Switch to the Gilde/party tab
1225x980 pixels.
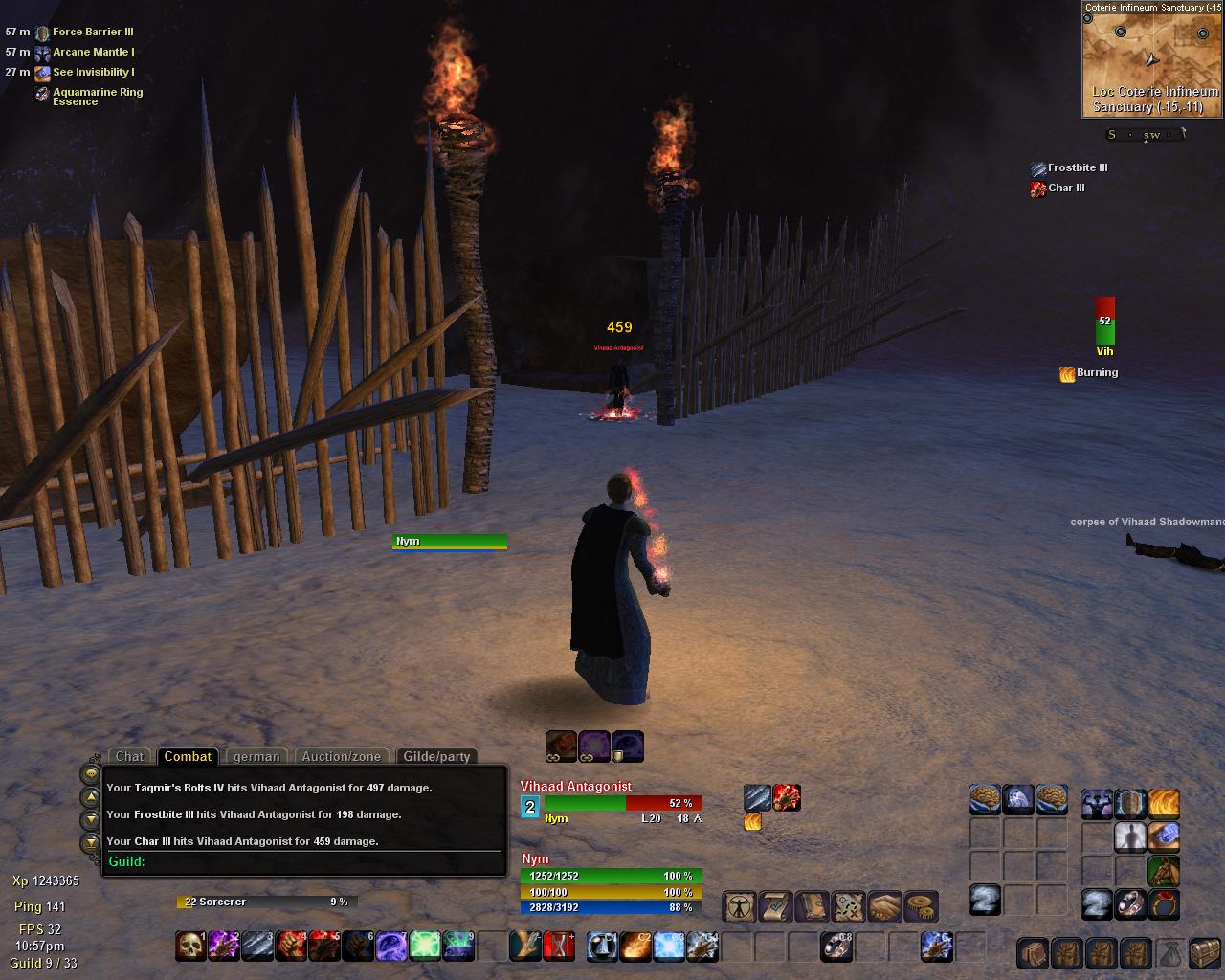click(x=436, y=756)
